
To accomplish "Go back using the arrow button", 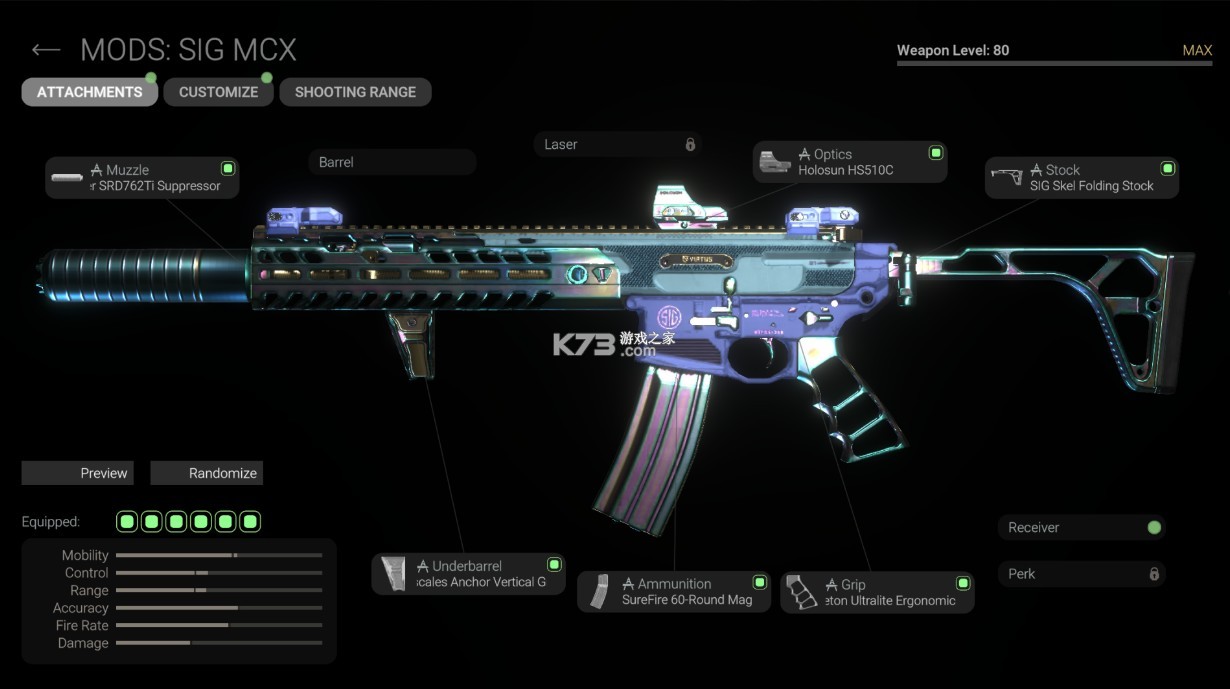I will tap(46, 50).
